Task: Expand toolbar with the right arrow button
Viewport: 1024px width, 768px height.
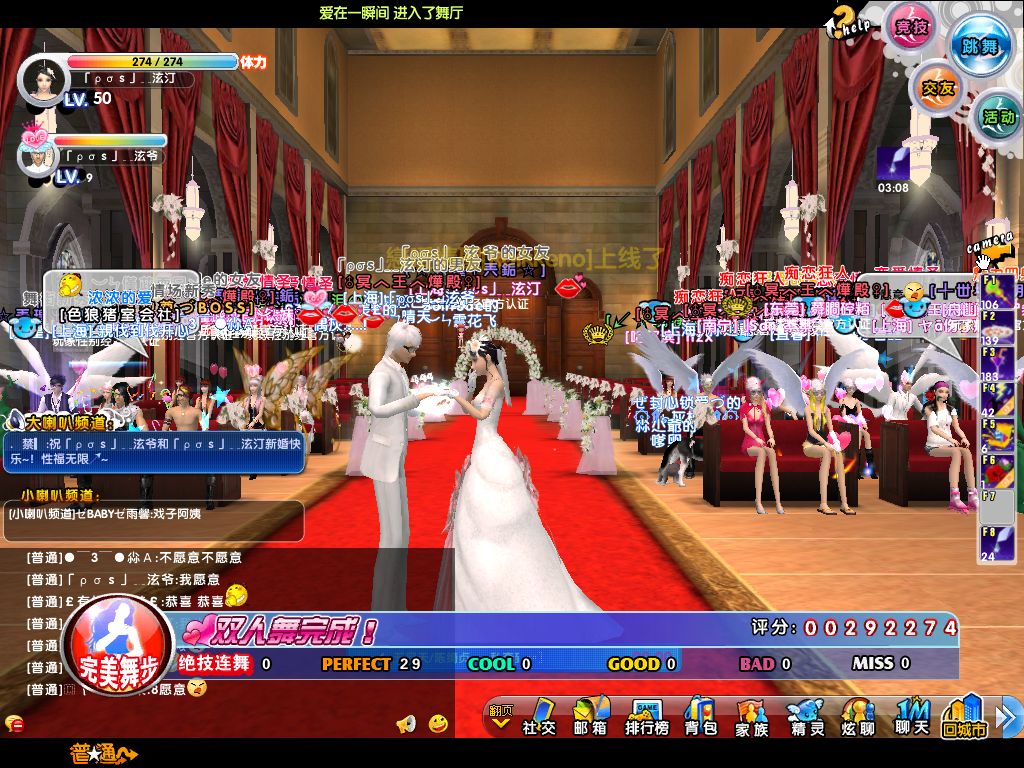Action: (1010, 717)
